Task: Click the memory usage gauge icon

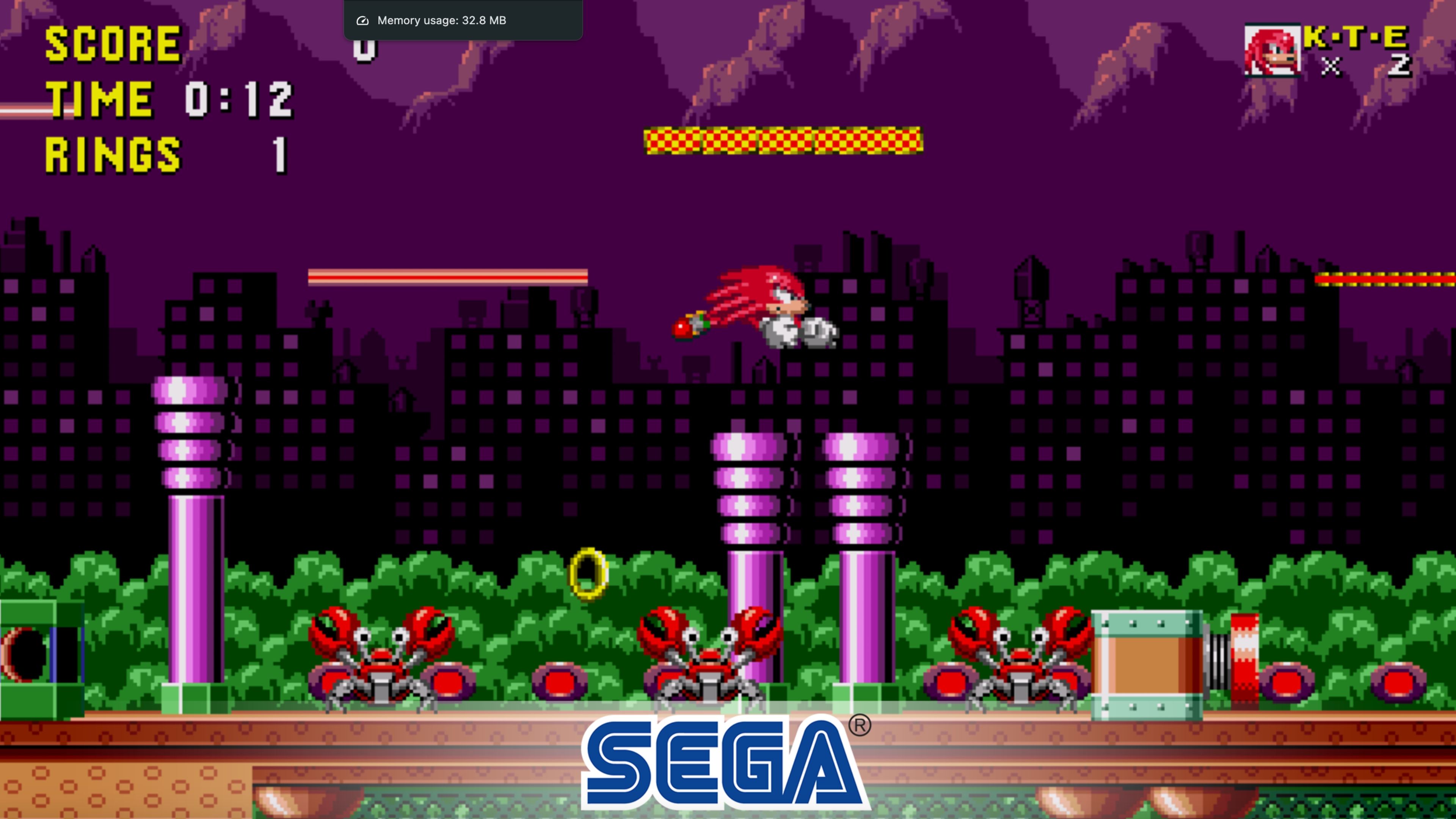Action: coord(362,20)
